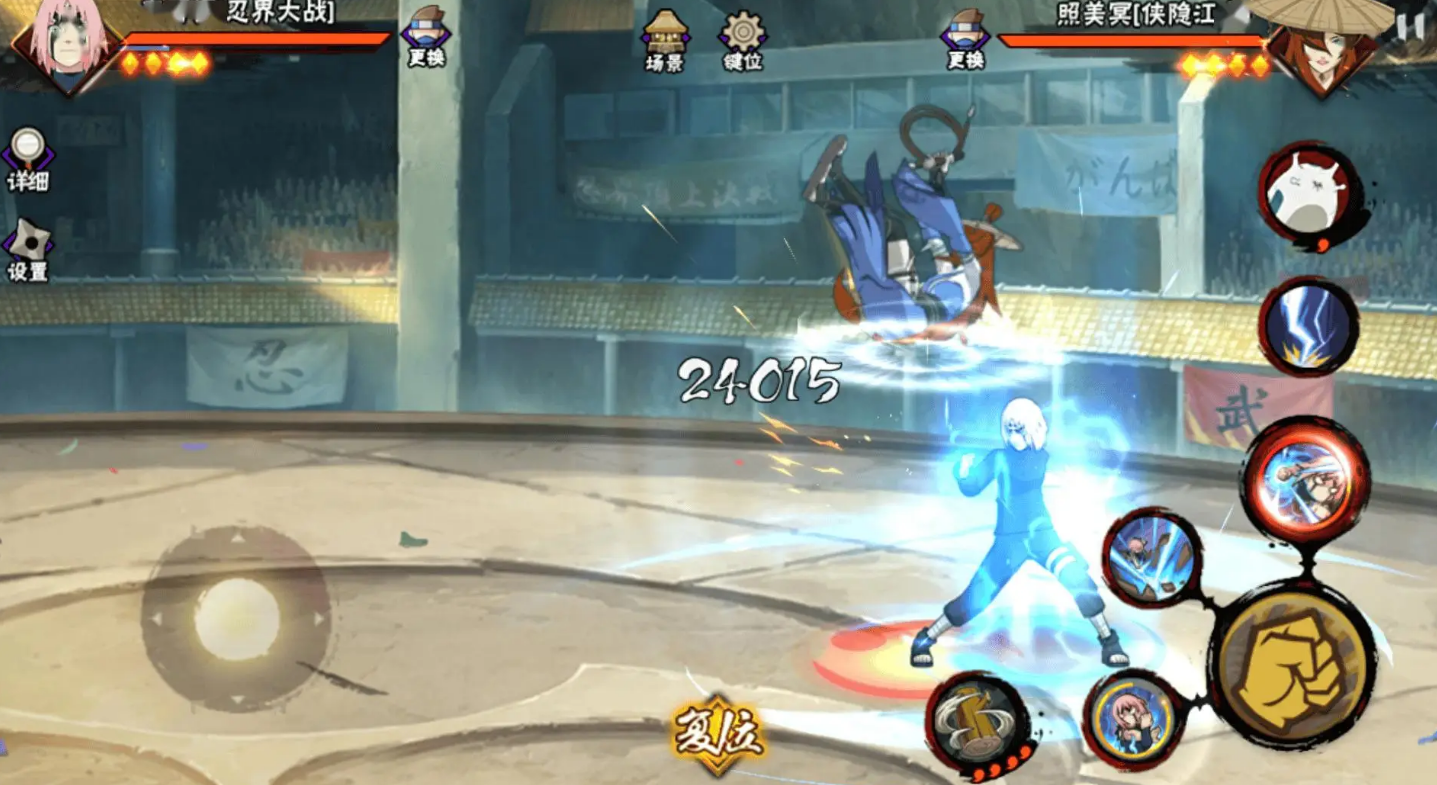The height and width of the screenshot is (785, 1437).
Task: Open the 设置 shuriken settings menu
Action: 28,250
